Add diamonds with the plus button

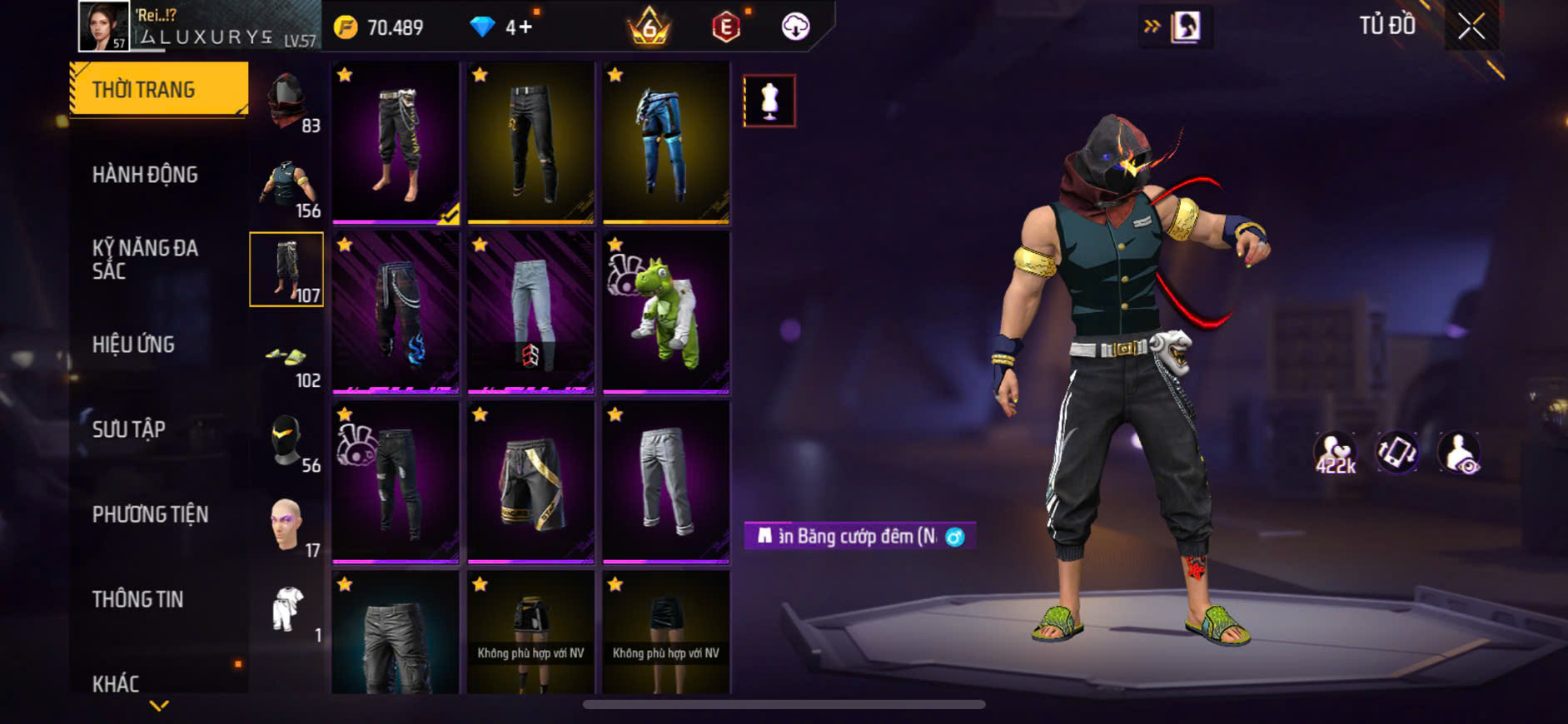pyautogui.click(x=525, y=27)
